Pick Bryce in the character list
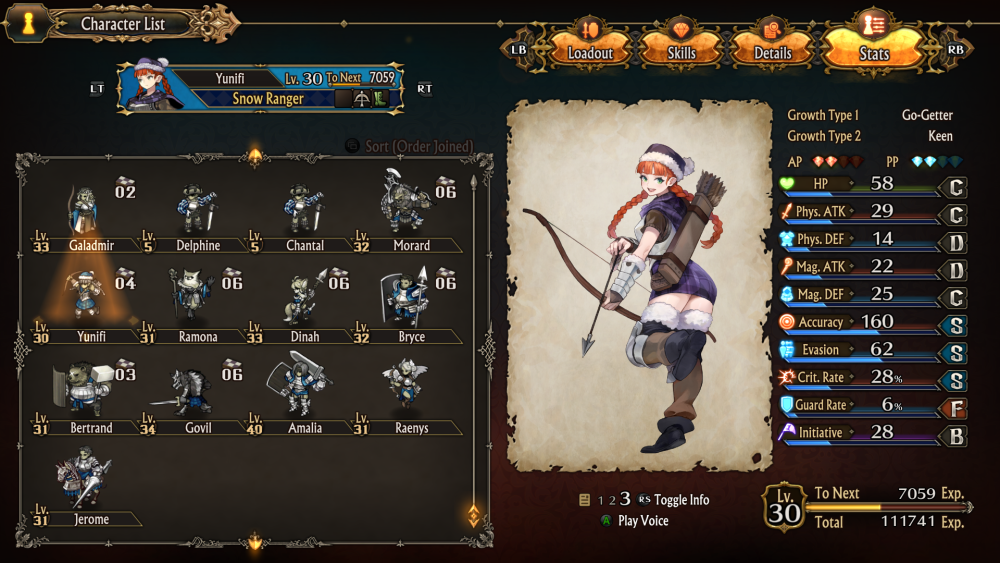1000x563 pixels. 410,306
